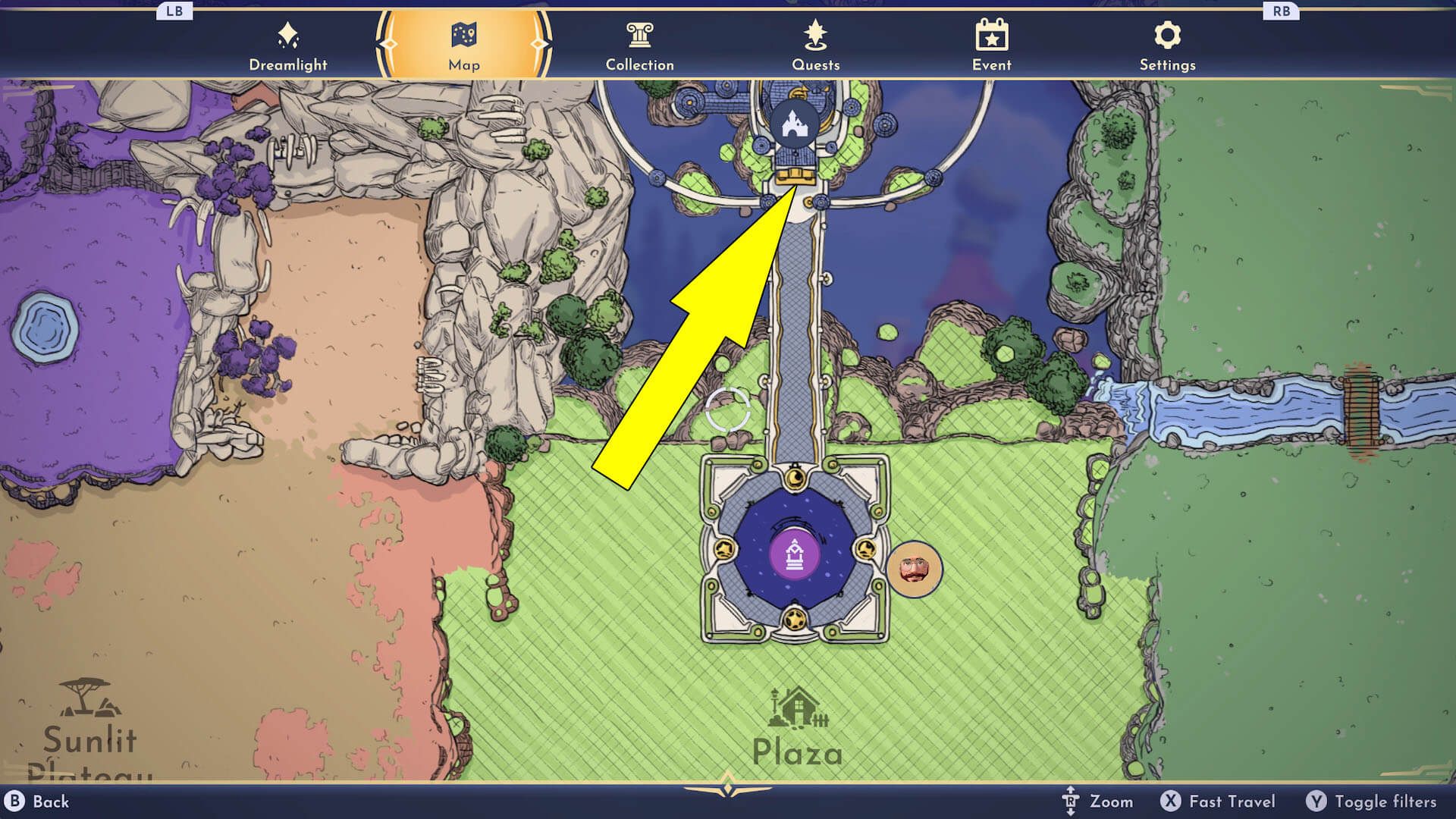Select the Dreamlight sparkle icon
This screenshot has height=819, width=1456.
(288, 33)
